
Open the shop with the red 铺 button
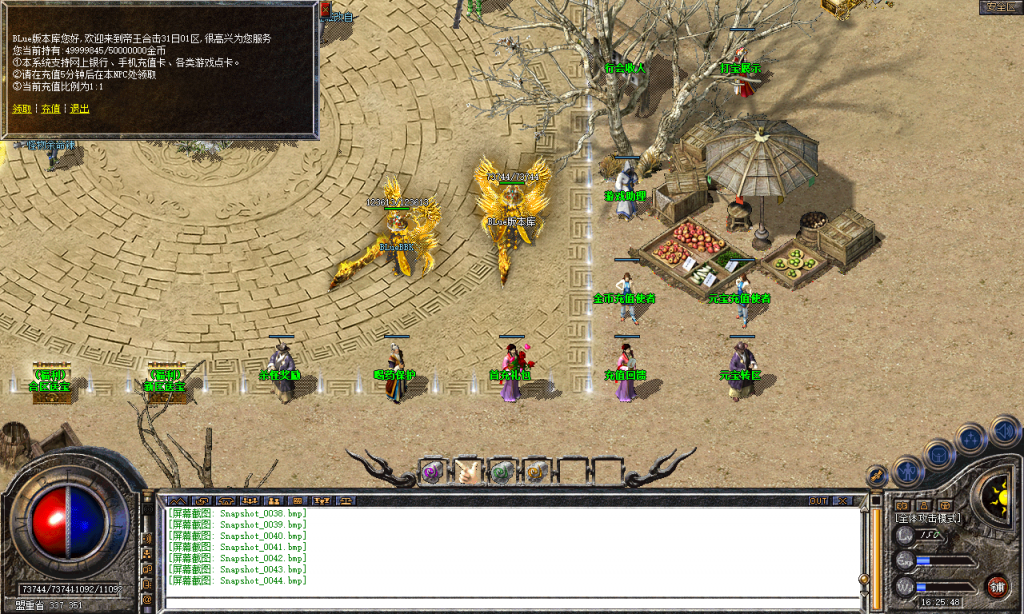click(996, 586)
